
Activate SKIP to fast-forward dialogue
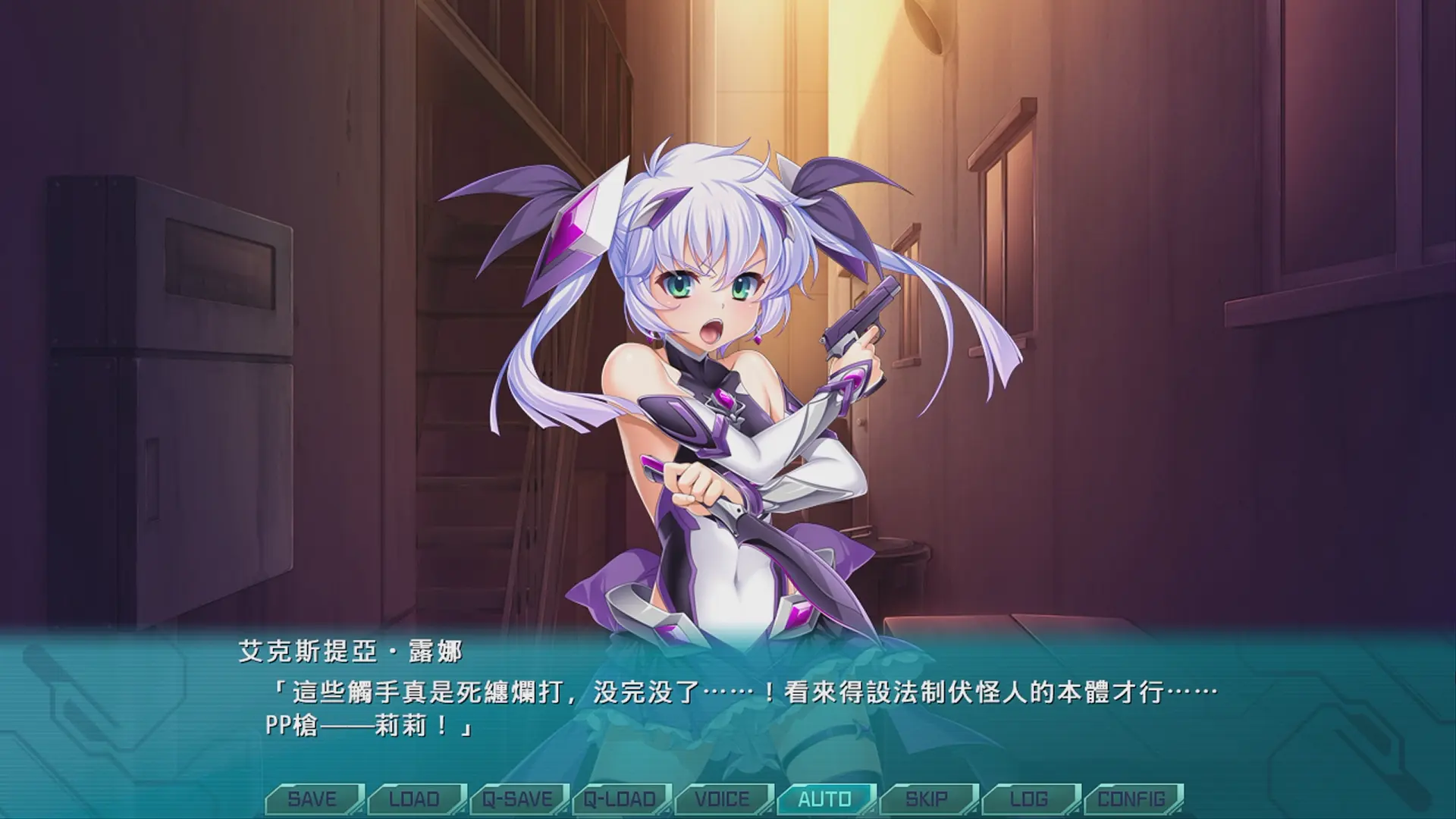(x=927, y=799)
